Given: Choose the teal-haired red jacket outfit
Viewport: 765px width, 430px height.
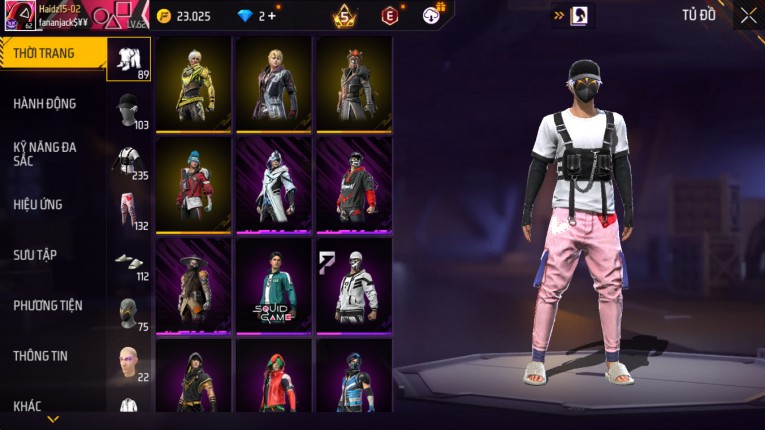Looking at the screenshot, I should pyautogui.click(x=194, y=185).
